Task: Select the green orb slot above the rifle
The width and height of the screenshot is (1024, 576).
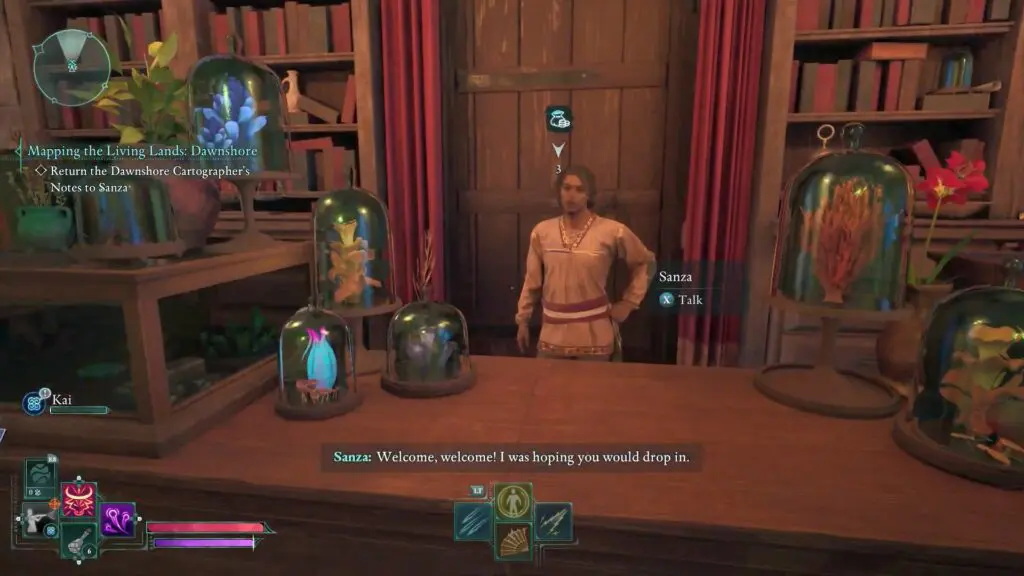Action: 41,476
